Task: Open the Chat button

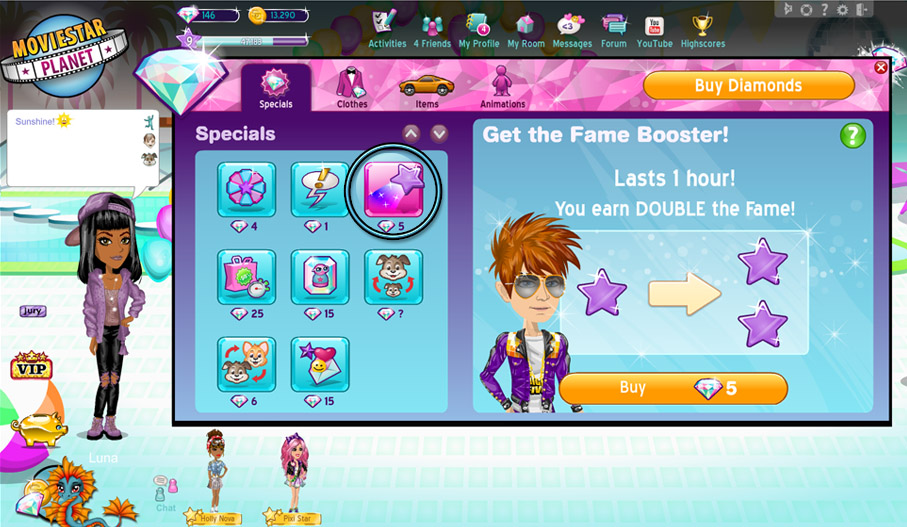Action: (165, 492)
